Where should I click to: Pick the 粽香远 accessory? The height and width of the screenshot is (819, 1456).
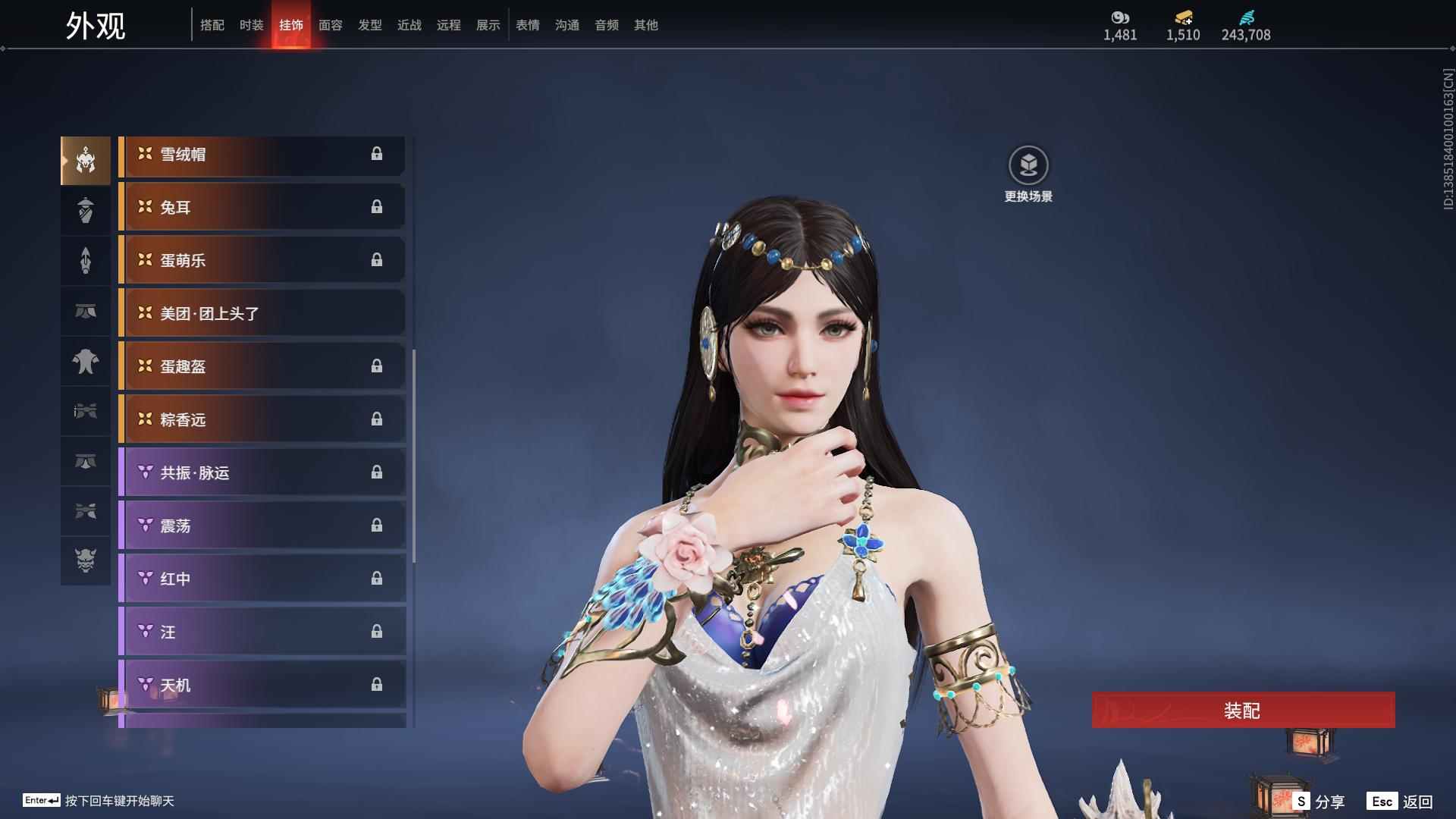[x=262, y=420]
